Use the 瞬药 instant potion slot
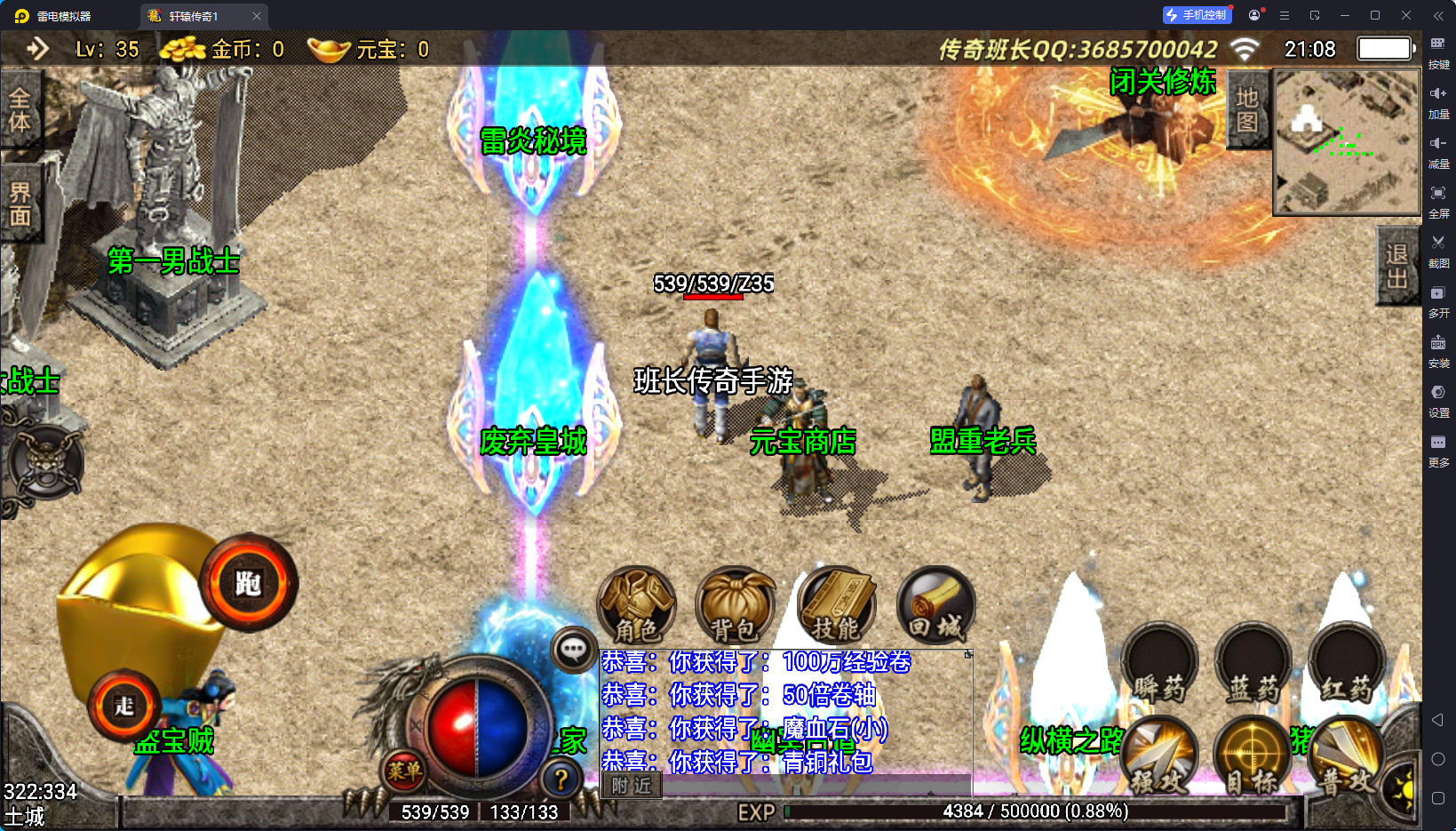 pyautogui.click(x=1158, y=665)
